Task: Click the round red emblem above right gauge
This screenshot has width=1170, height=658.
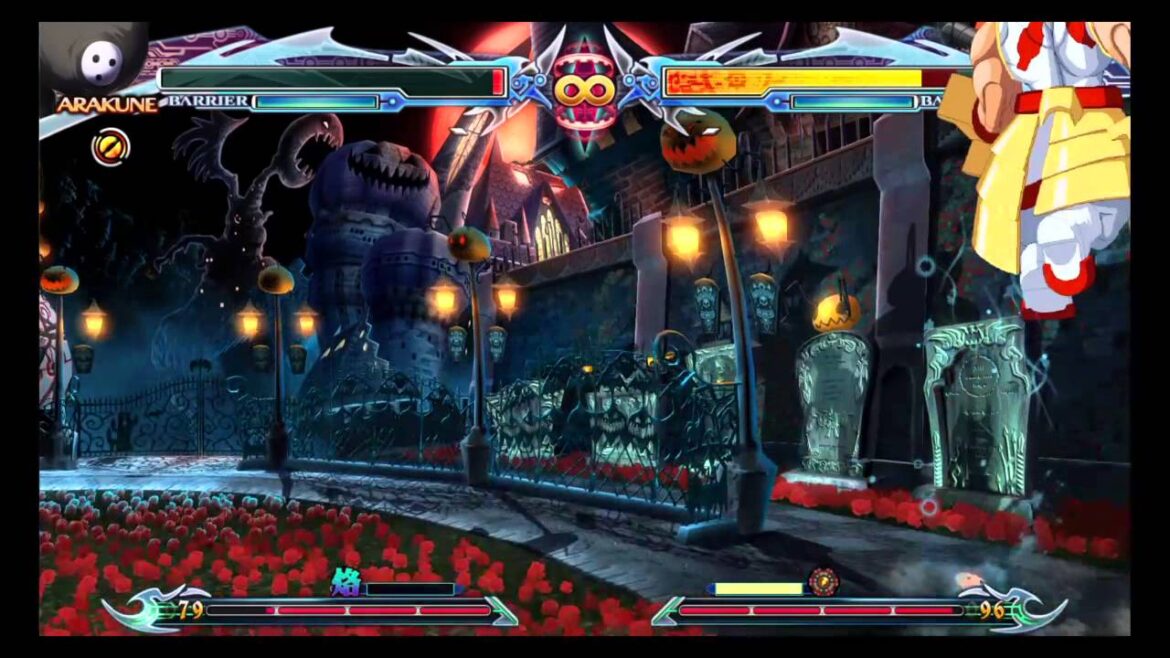Action: pyautogui.click(x=823, y=581)
